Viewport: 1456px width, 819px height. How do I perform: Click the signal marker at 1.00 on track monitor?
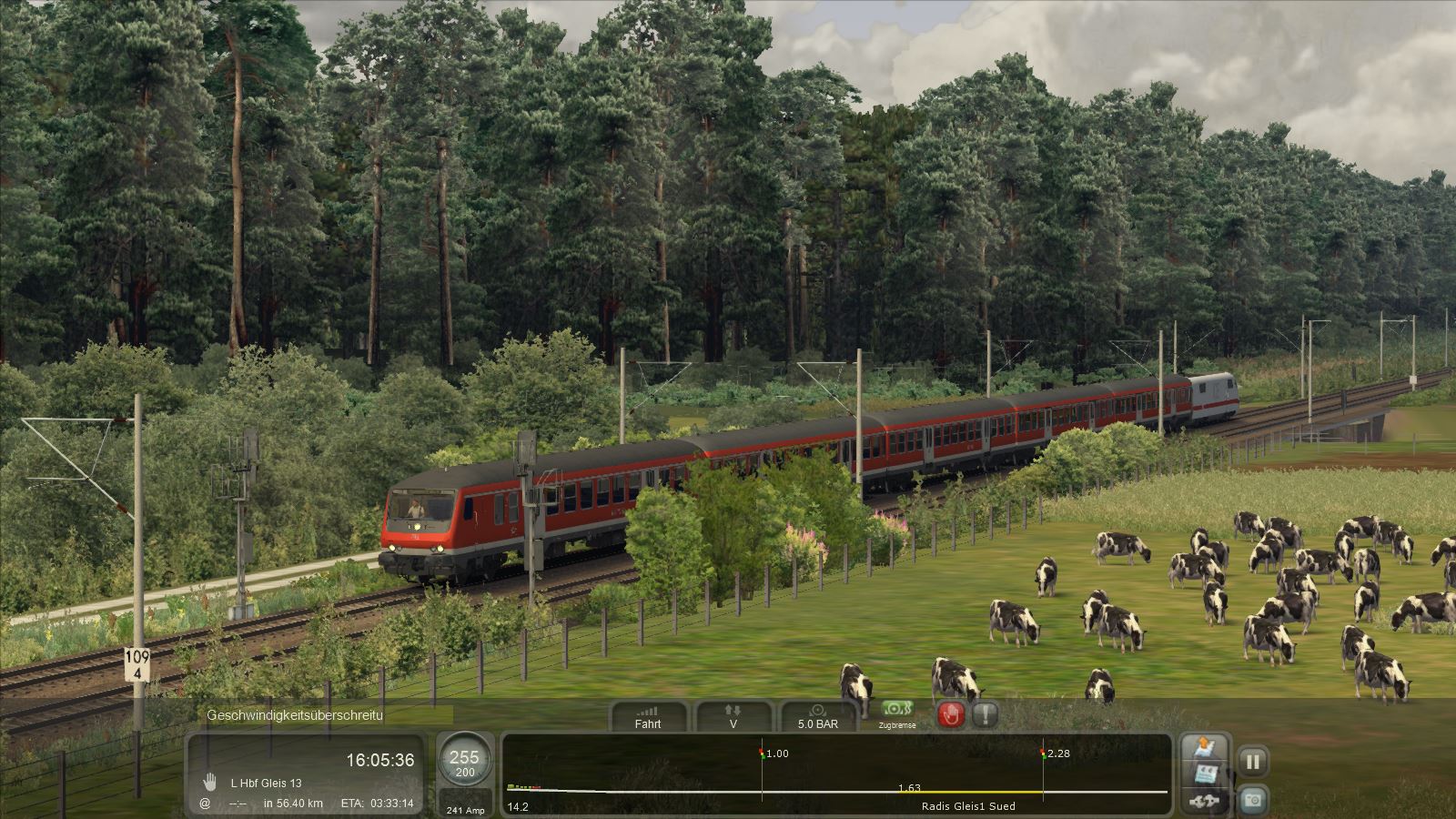(763, 753)
